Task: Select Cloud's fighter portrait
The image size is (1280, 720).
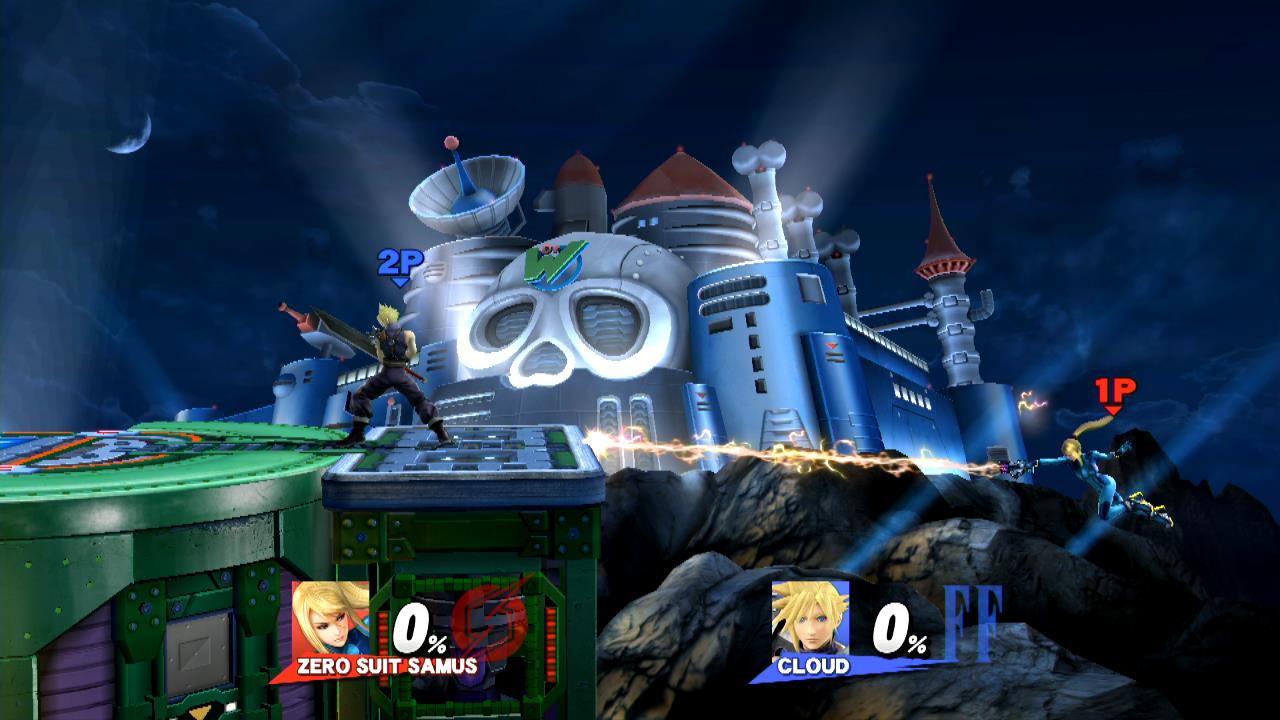Action: click(810, 617)
